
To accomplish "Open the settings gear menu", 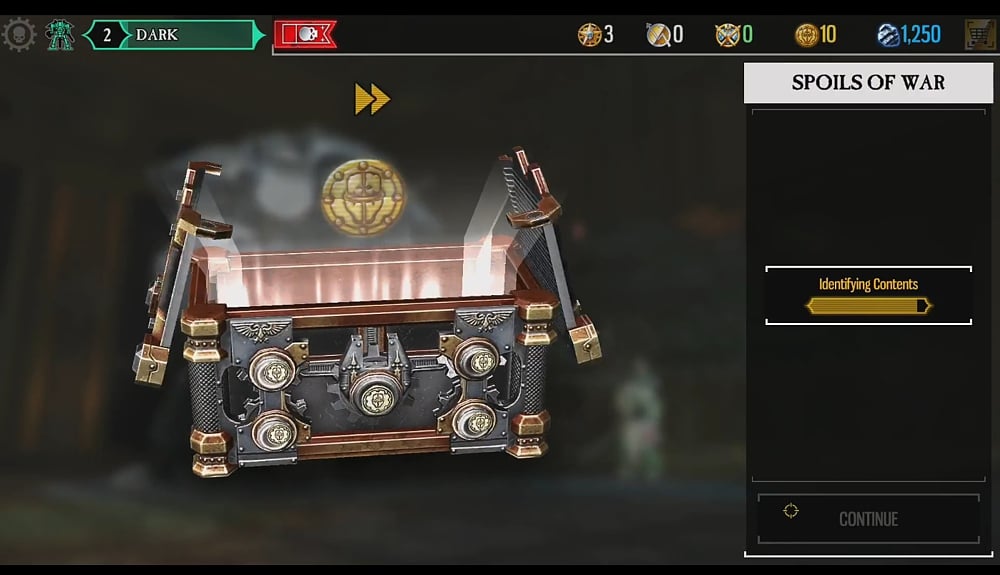I will [x=19, y=35].
